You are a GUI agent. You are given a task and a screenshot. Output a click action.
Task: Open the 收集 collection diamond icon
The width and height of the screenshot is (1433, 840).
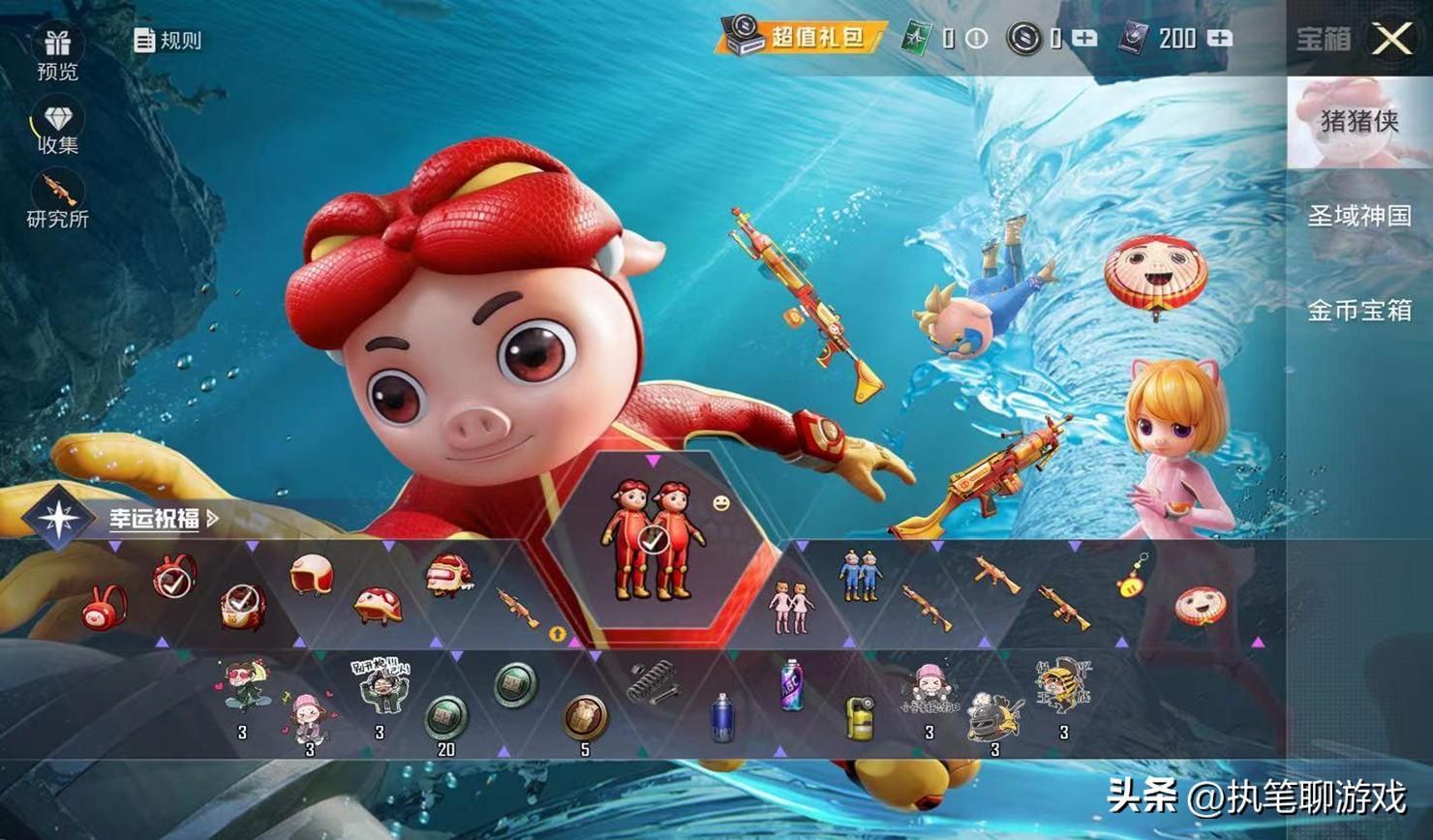pyautogui.click(x=58, y=128)
